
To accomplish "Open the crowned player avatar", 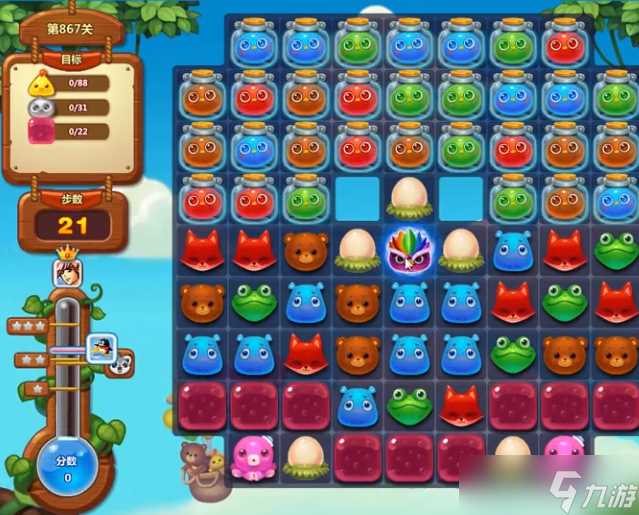I will pos(67,270).
